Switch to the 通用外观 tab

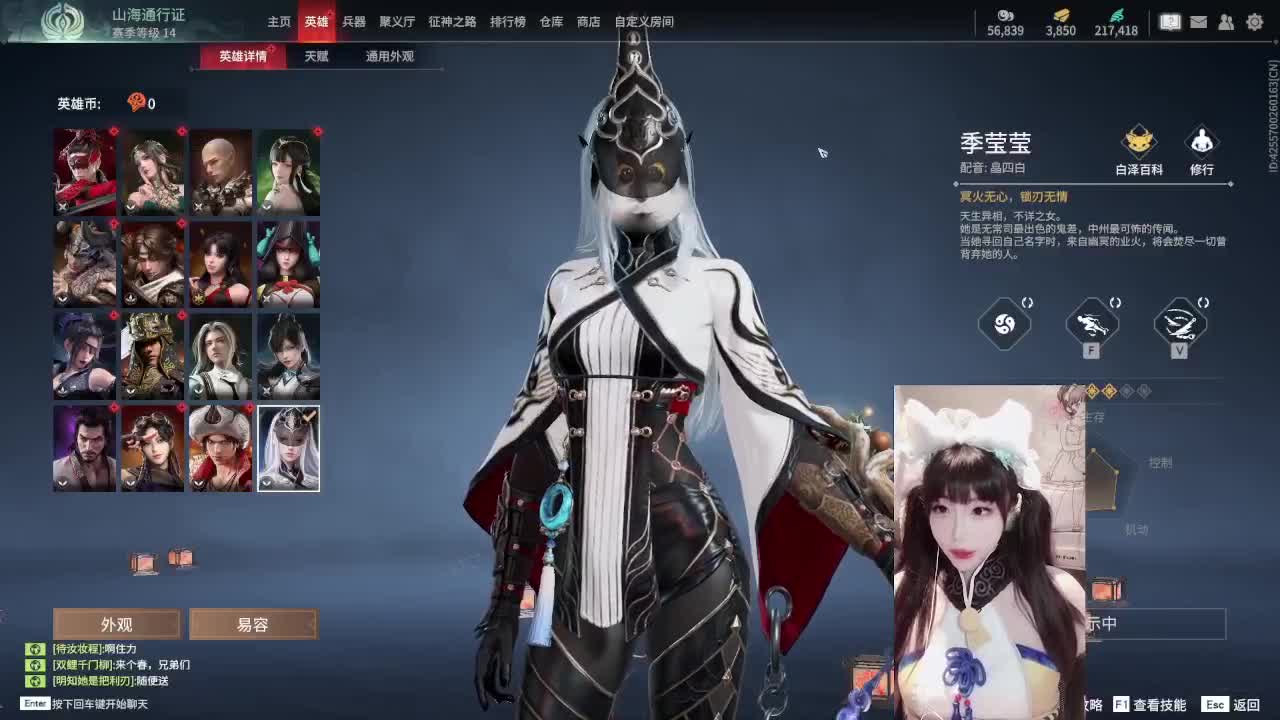click(386, 57)
